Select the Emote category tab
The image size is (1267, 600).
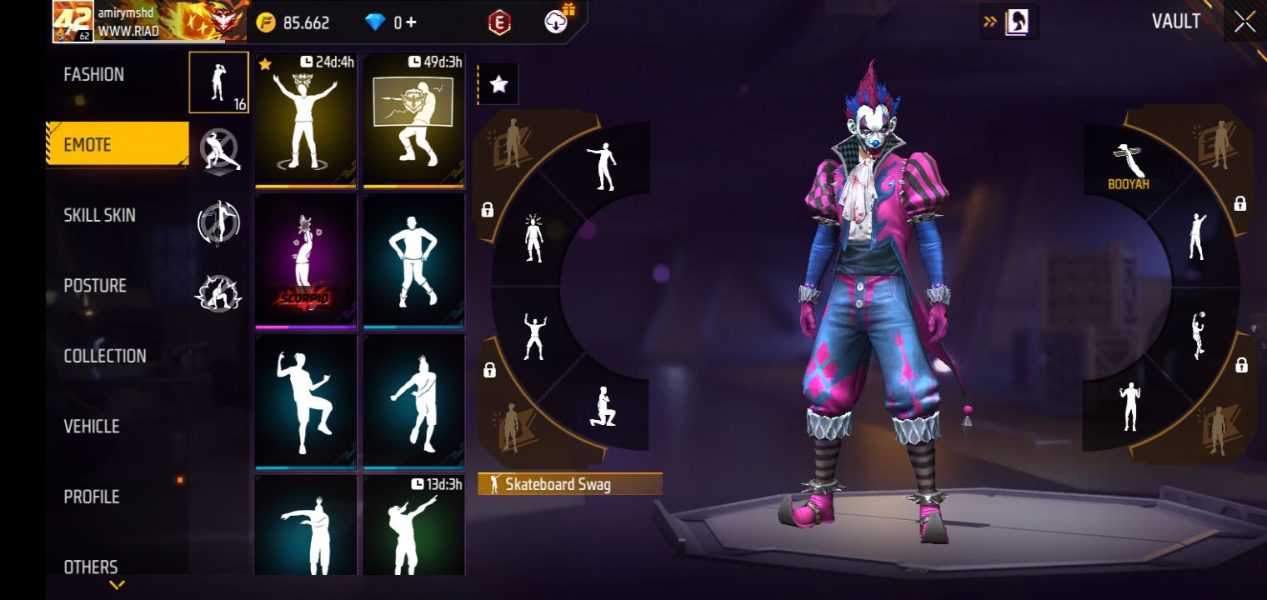coord(117,145)
